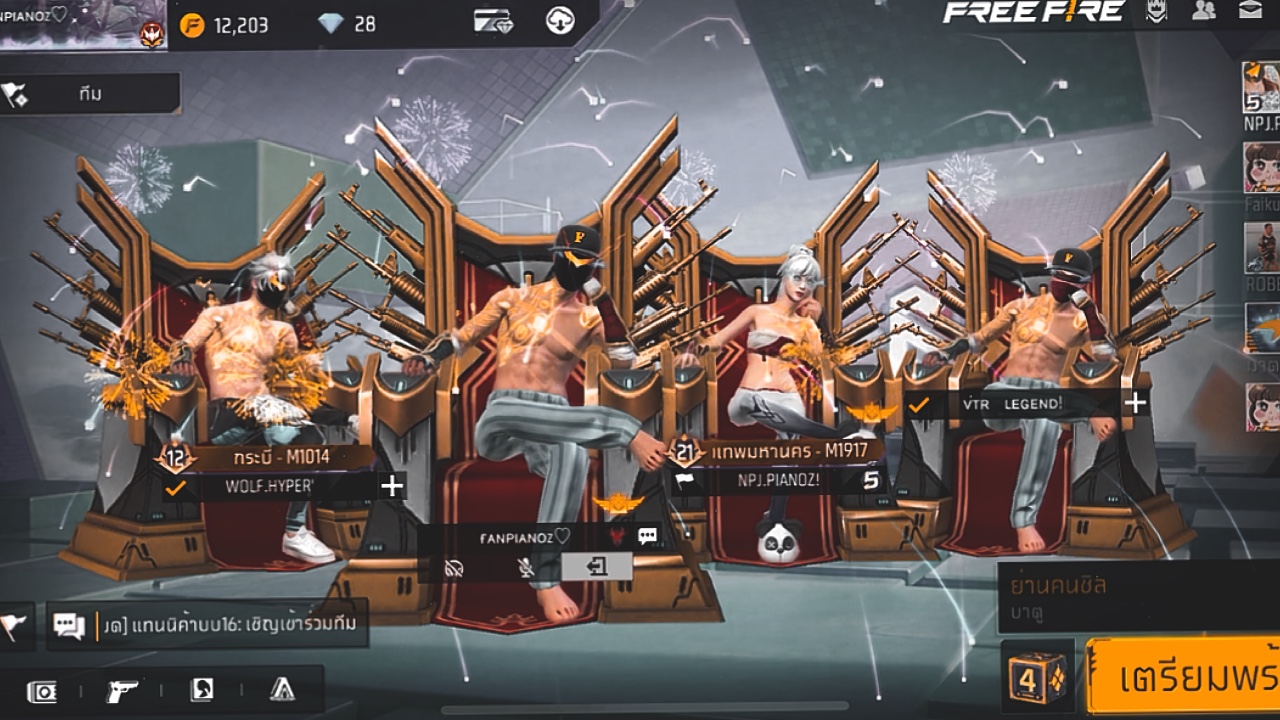Select the NPJ friend avatar in side list

pyautogui.click(x=1261, y=88)
